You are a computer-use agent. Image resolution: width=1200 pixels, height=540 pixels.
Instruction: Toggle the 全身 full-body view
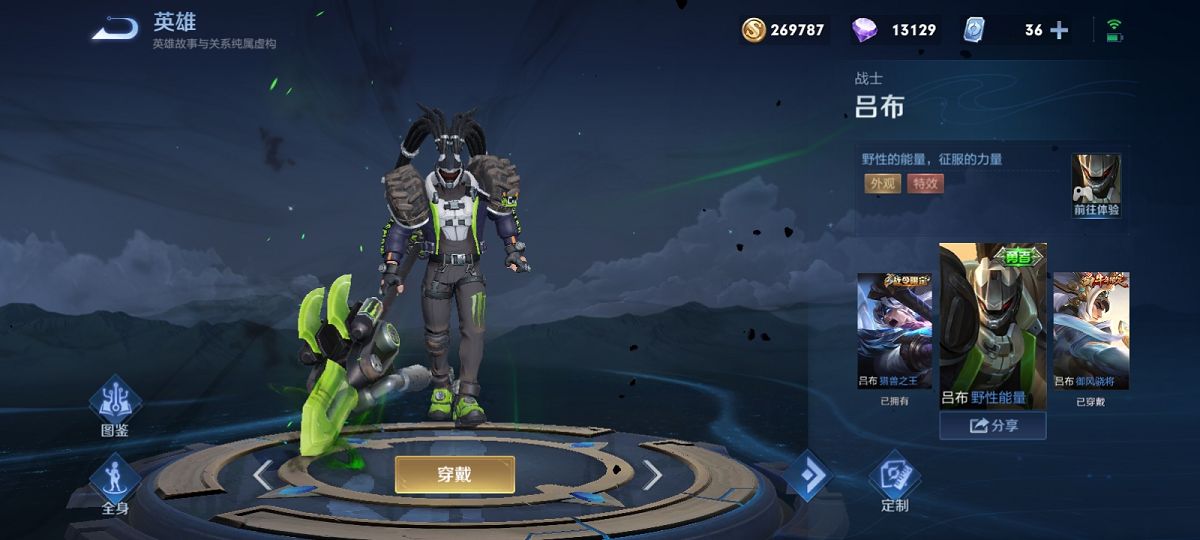(115, 483)
